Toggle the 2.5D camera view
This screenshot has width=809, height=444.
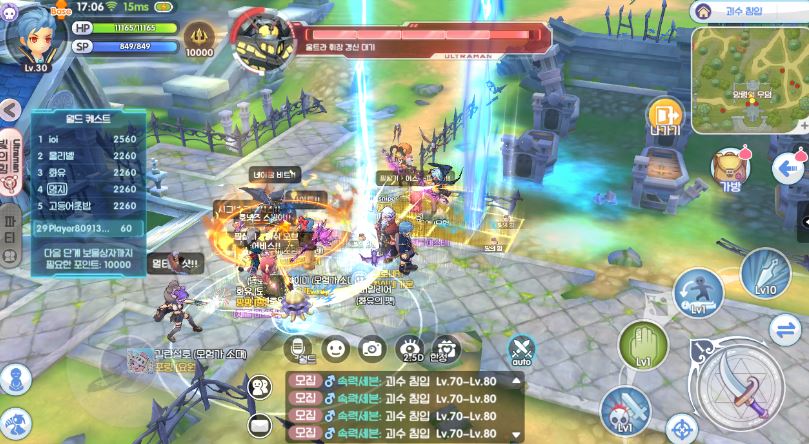tap(410, 348)
